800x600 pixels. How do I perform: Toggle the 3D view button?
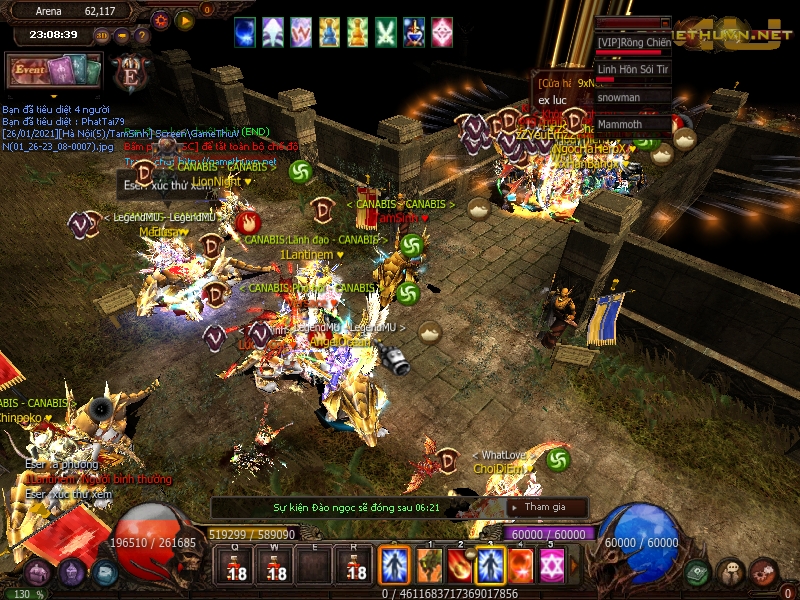(x=102, y=35)
